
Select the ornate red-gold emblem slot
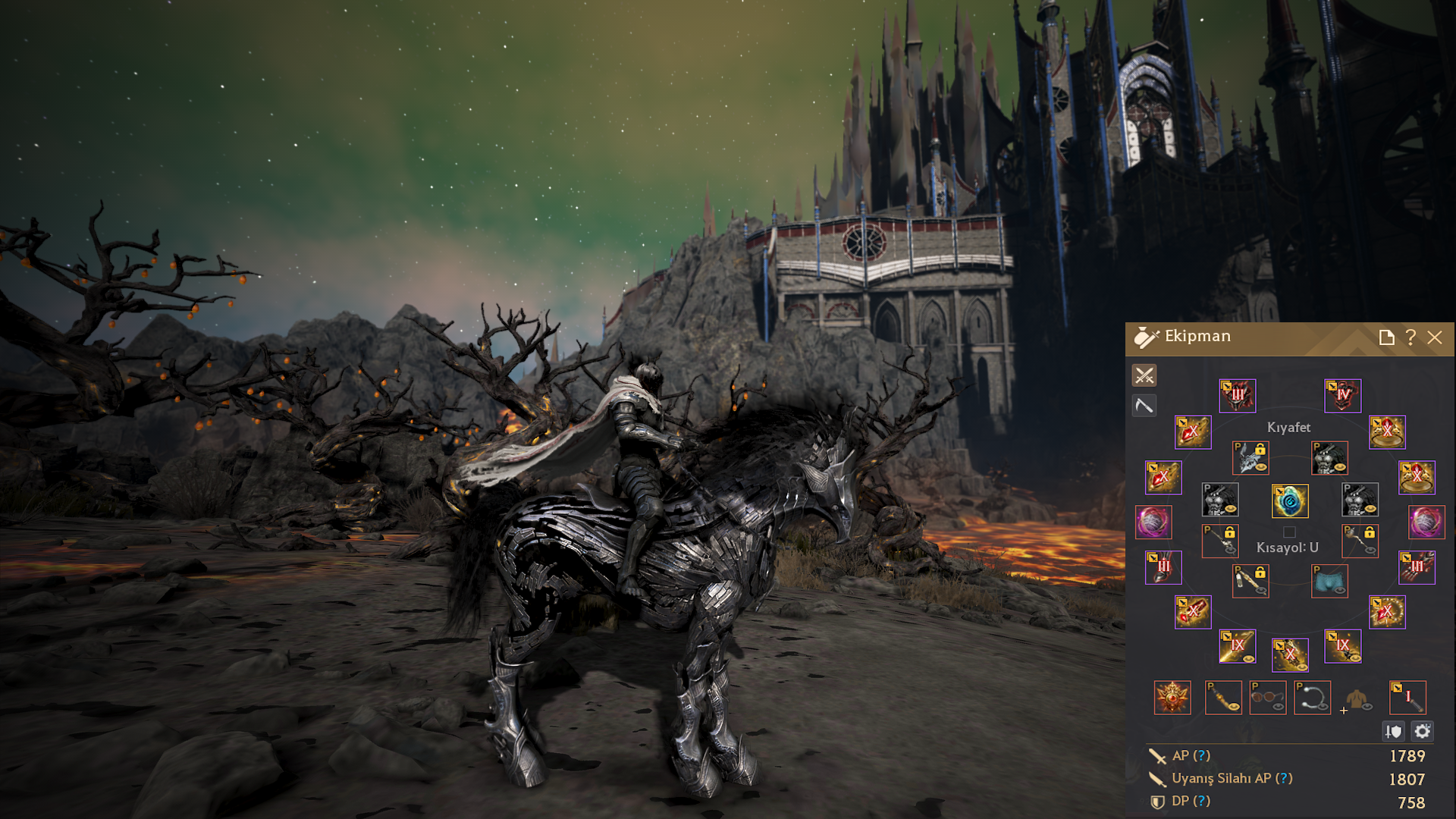click(x=1172, y=698)
